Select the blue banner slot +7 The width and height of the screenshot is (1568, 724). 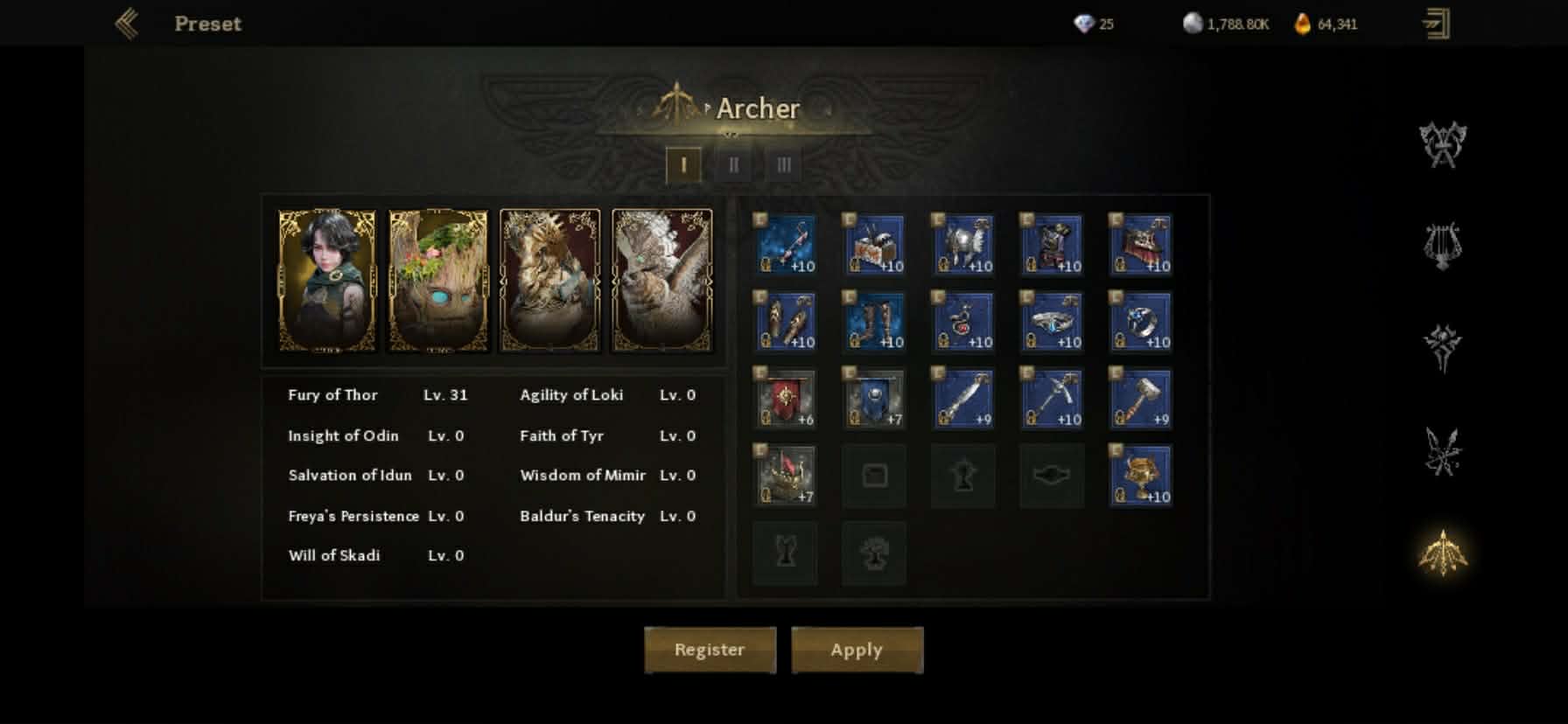[875, 399]
